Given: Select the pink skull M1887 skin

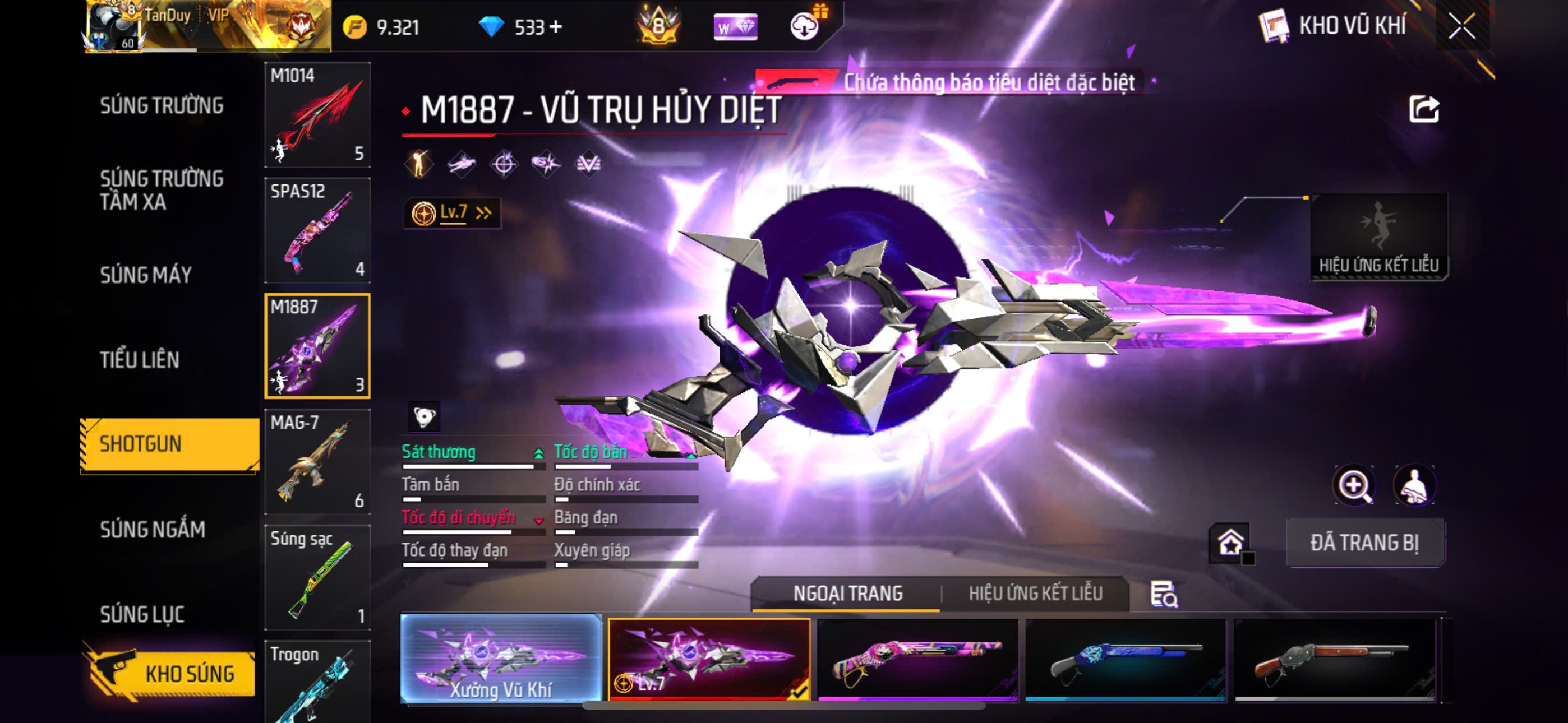Looking at the screenshot, I should click(x=917, y=660).
